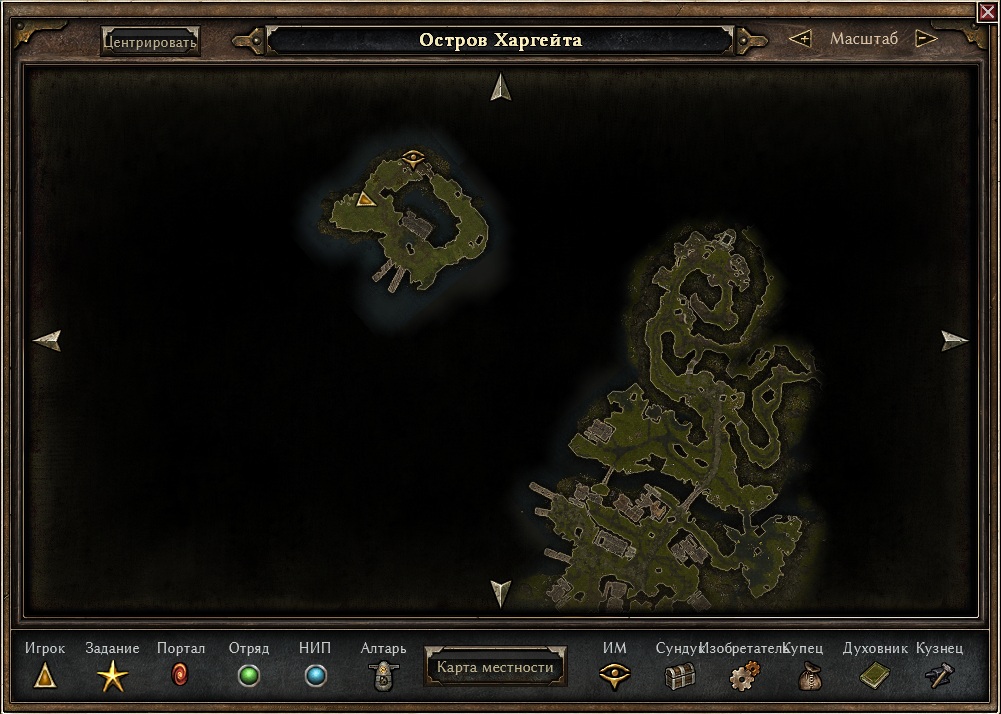This screenshot has width=1001, height=714.
Task: Pan the map right with east arrow
Action: [x=954, y=341]
